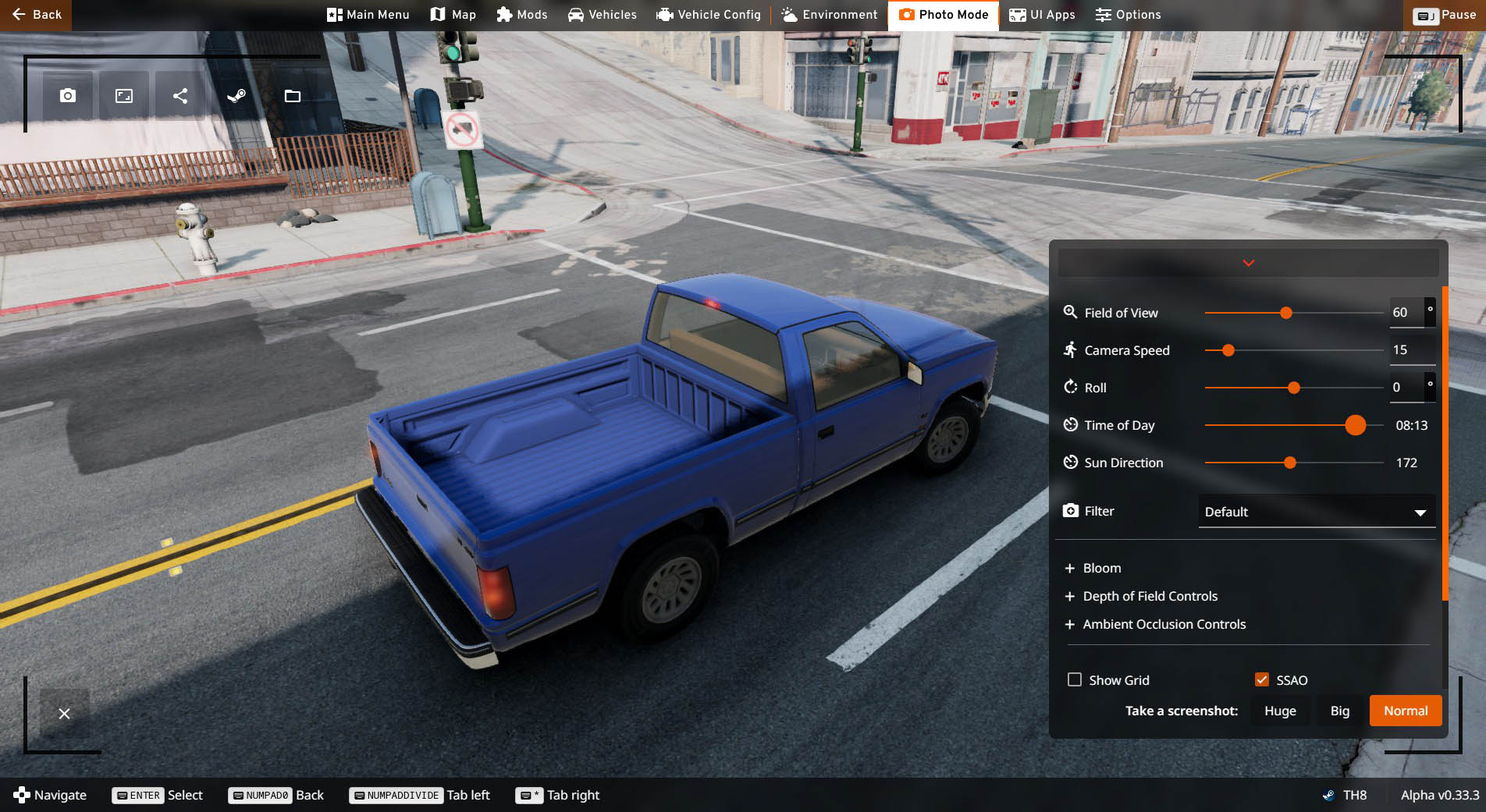The image size is (1486, 812).
Task: Switch to the Map tab
Action: pyautogui.click(x=453, y=15)
